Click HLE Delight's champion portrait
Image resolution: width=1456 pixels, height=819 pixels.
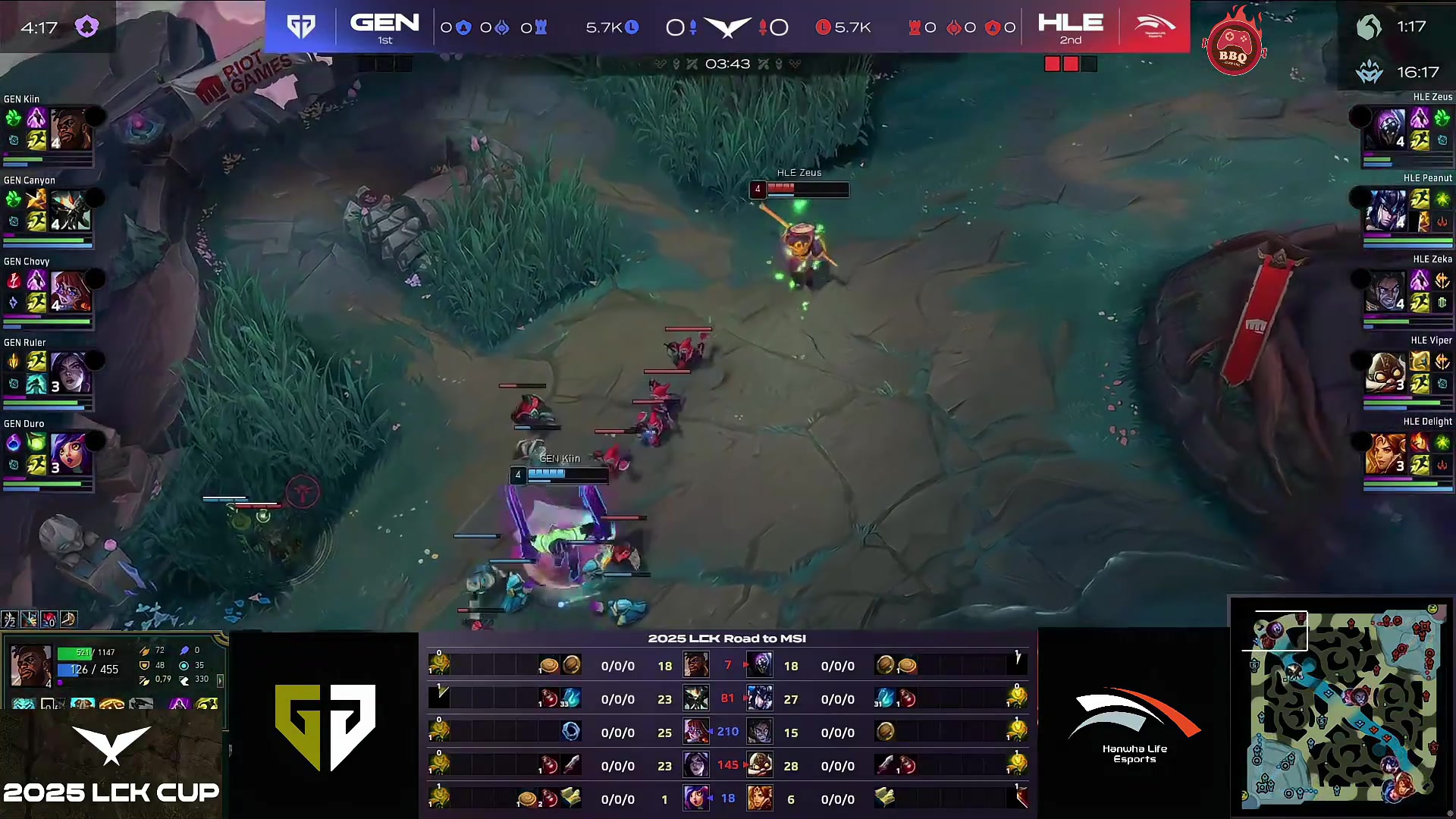(1385, 453)
